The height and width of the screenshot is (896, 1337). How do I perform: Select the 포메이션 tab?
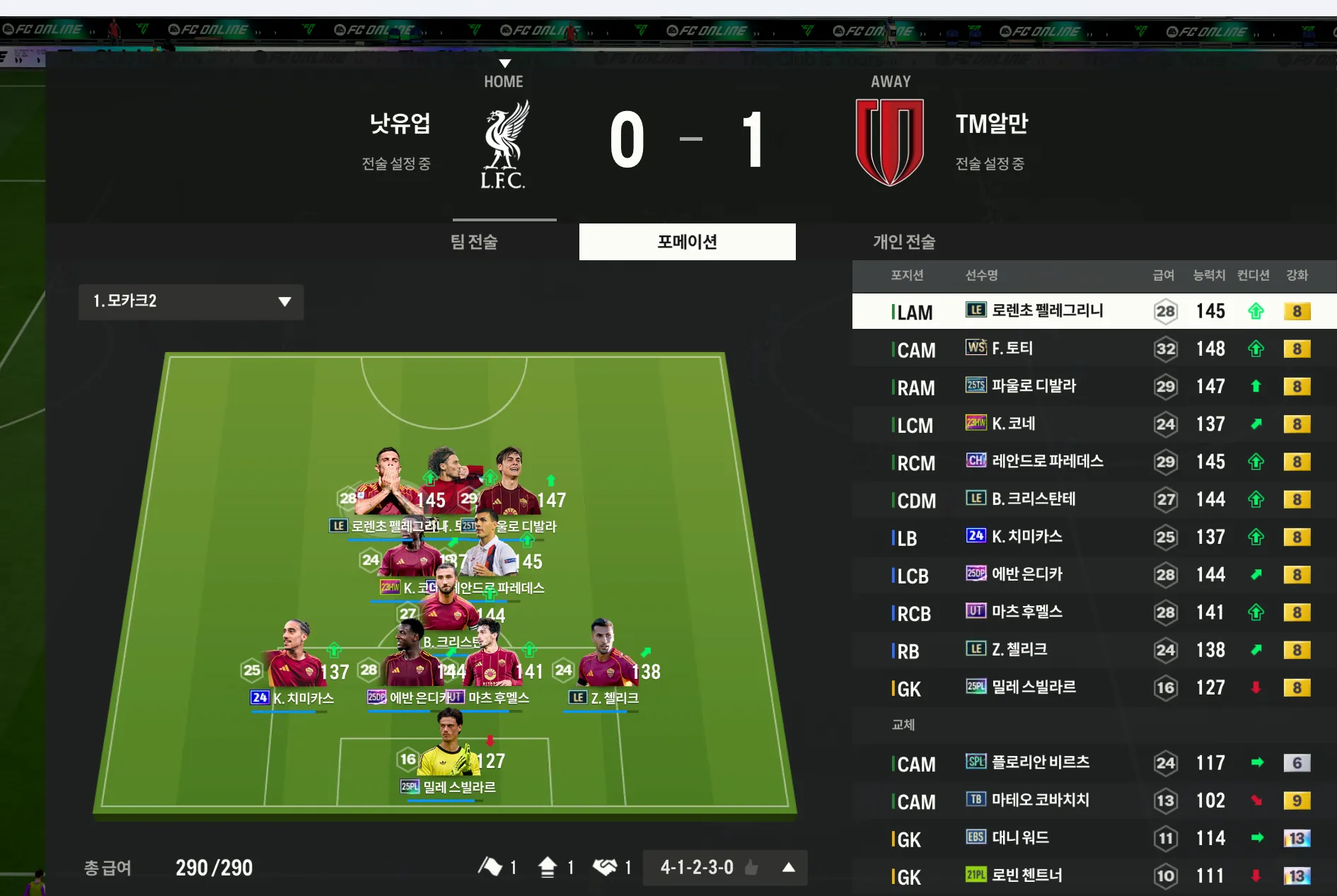687,242
